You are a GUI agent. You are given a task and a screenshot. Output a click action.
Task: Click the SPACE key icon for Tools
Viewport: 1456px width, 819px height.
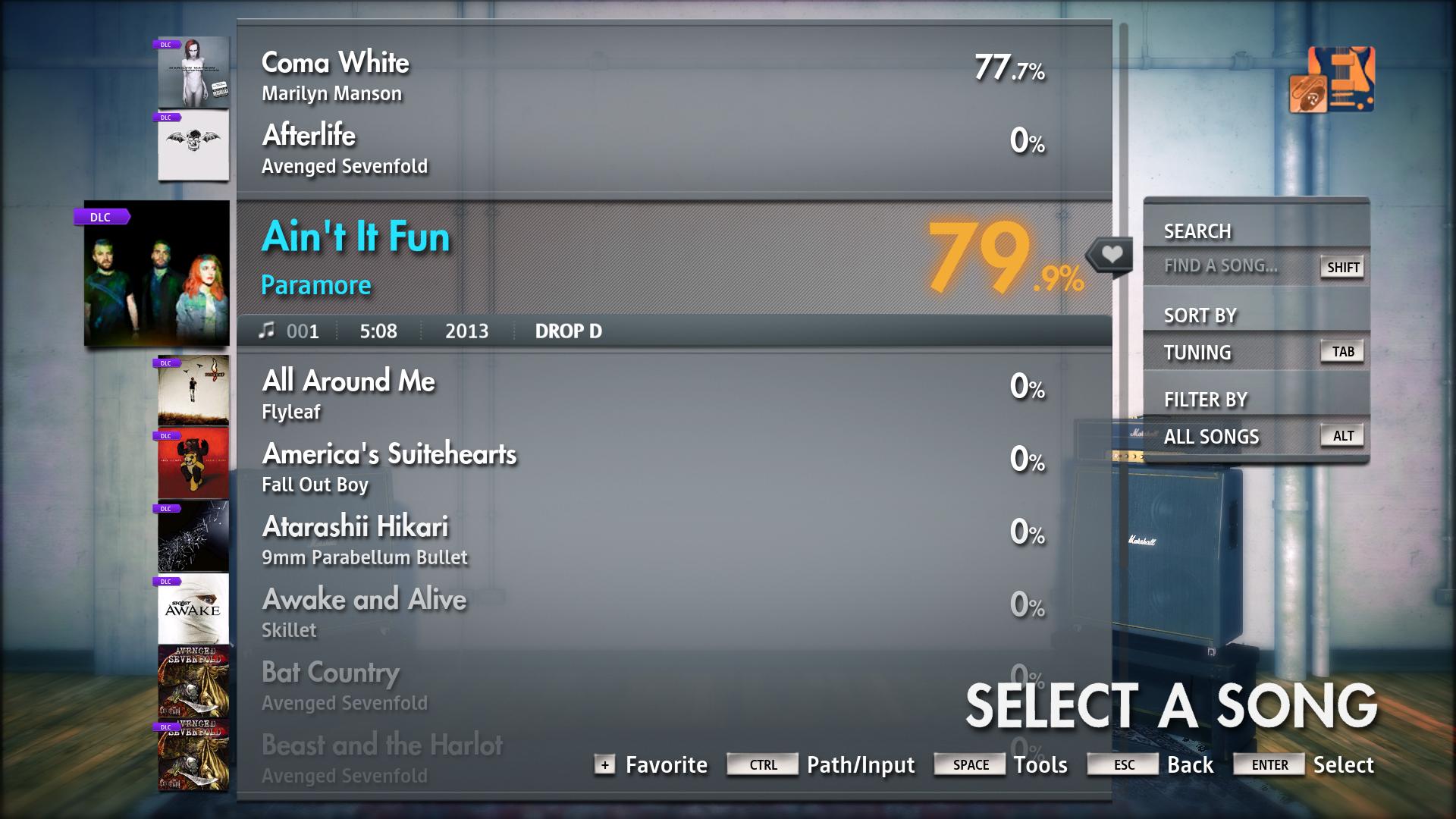[968, 764]
